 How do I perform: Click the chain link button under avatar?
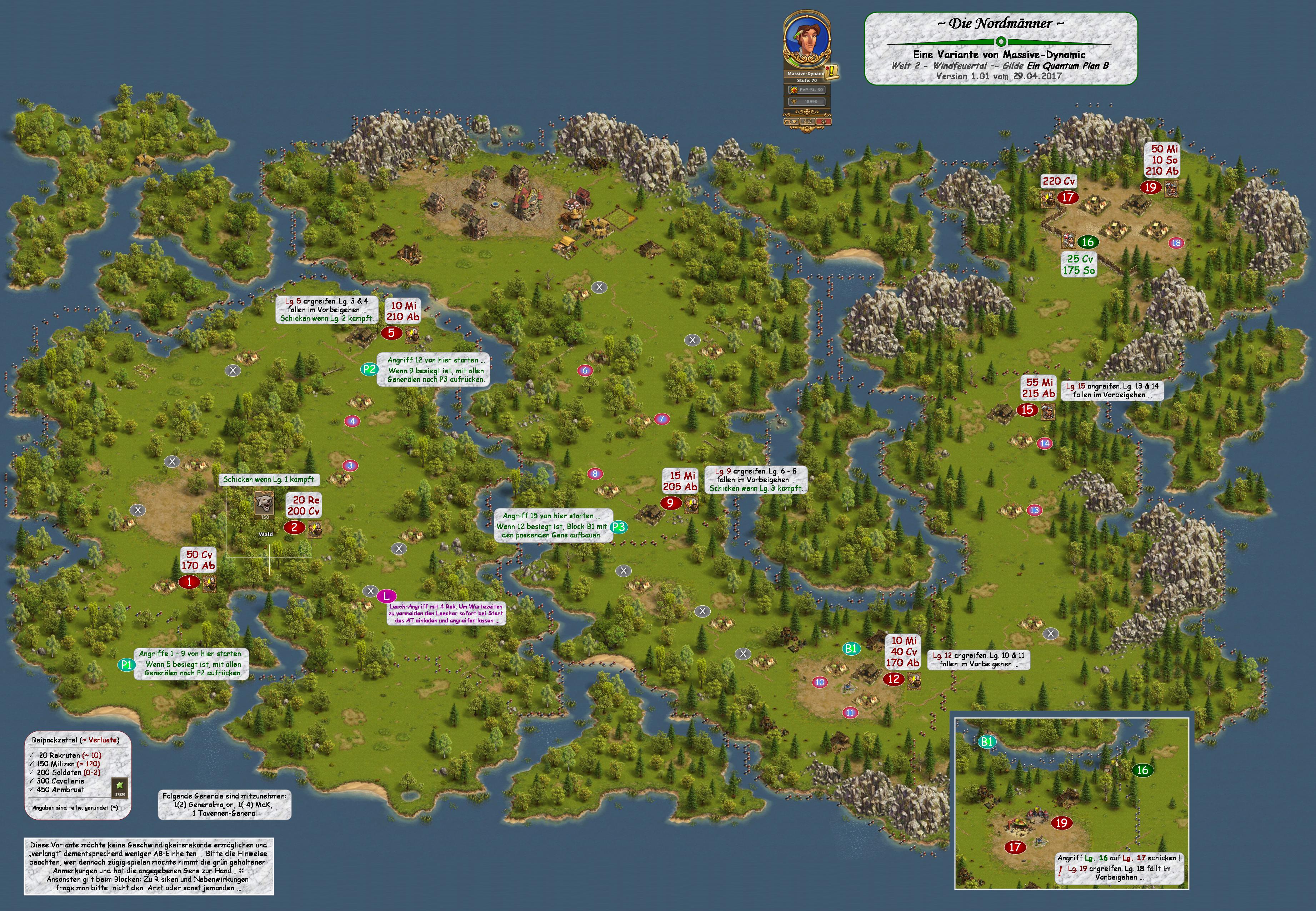(807, 121)
